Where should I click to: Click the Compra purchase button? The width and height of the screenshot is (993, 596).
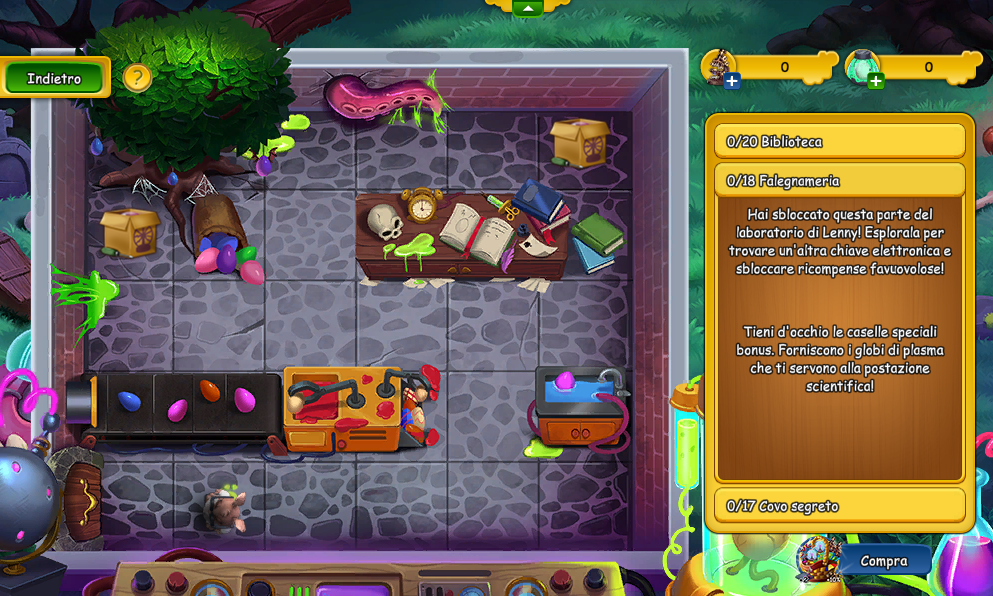pos(883,561)
